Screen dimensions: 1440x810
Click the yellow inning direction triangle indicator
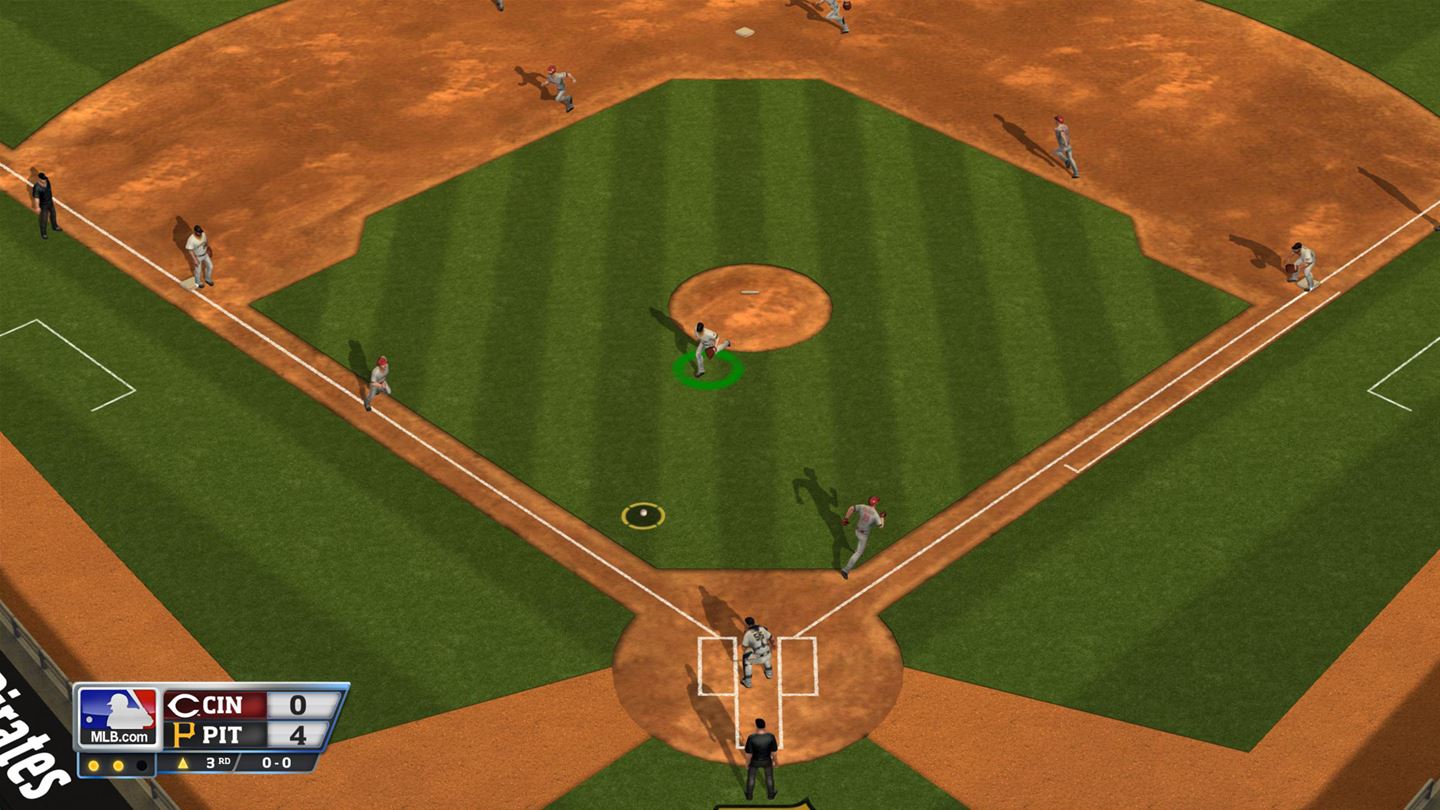(x=183, y=762)
